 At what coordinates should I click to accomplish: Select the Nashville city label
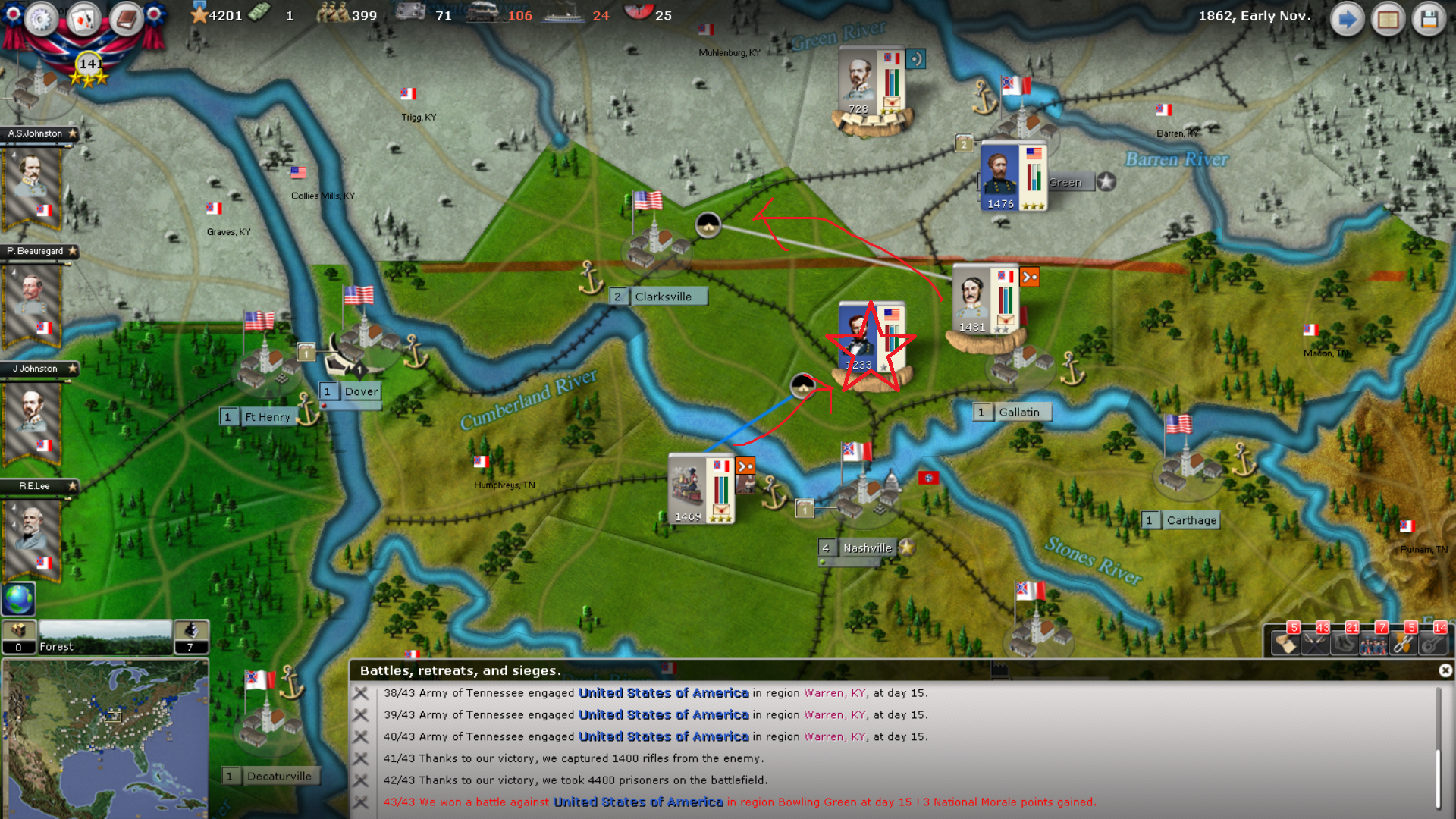tap(869, 547)
